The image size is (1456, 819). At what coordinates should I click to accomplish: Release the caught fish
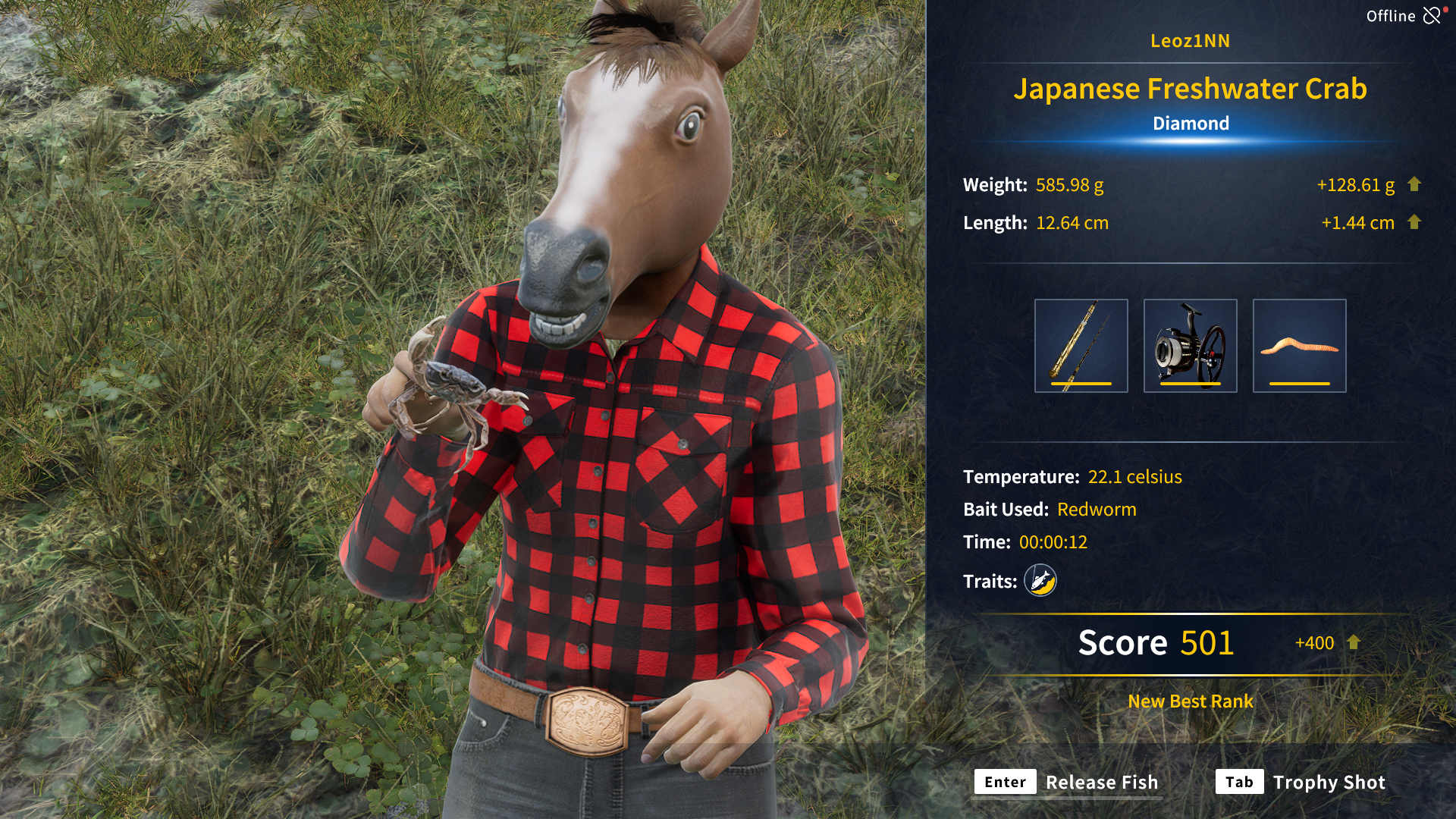click(x=1066, y=782)
